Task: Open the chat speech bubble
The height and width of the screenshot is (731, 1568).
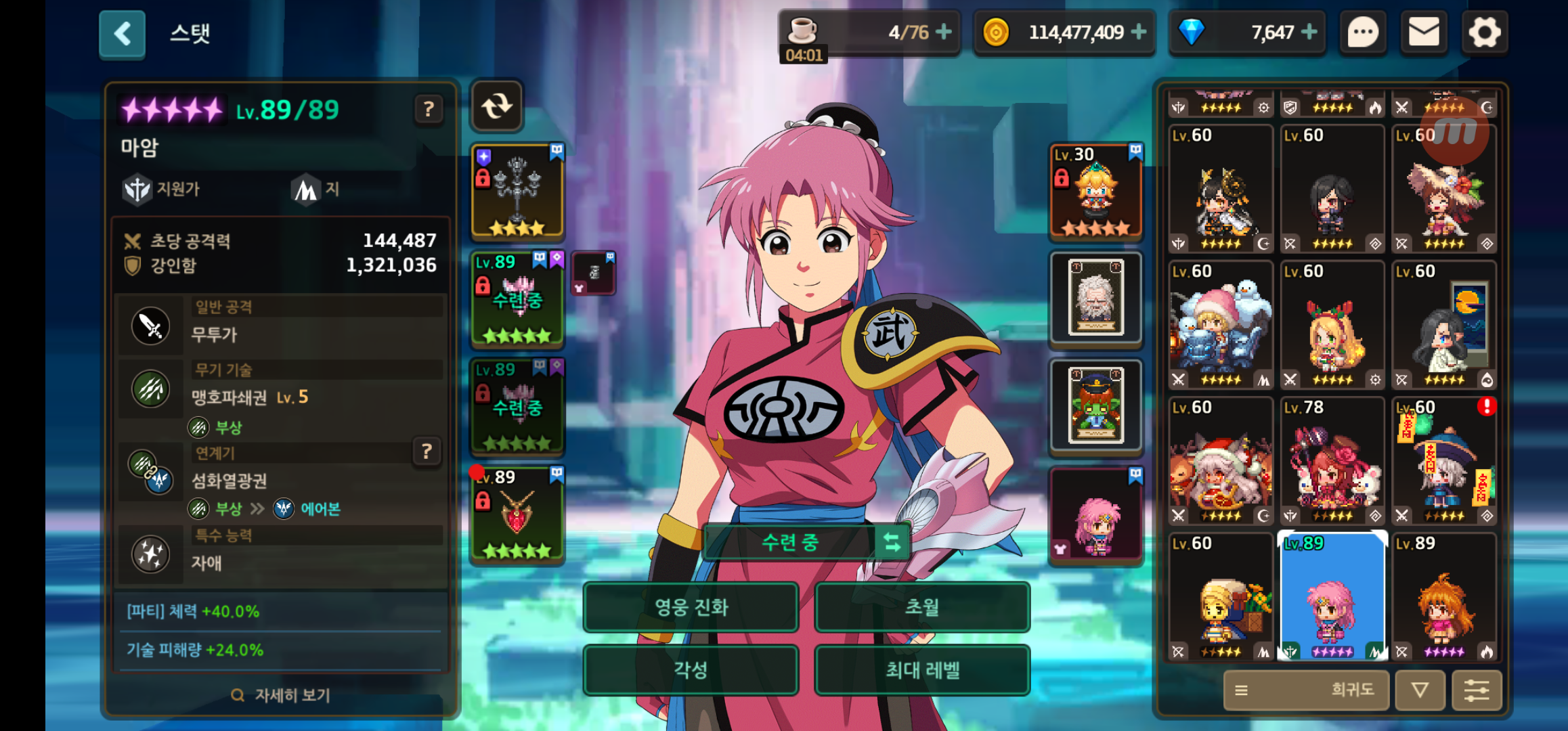Action: [1363, 32]
